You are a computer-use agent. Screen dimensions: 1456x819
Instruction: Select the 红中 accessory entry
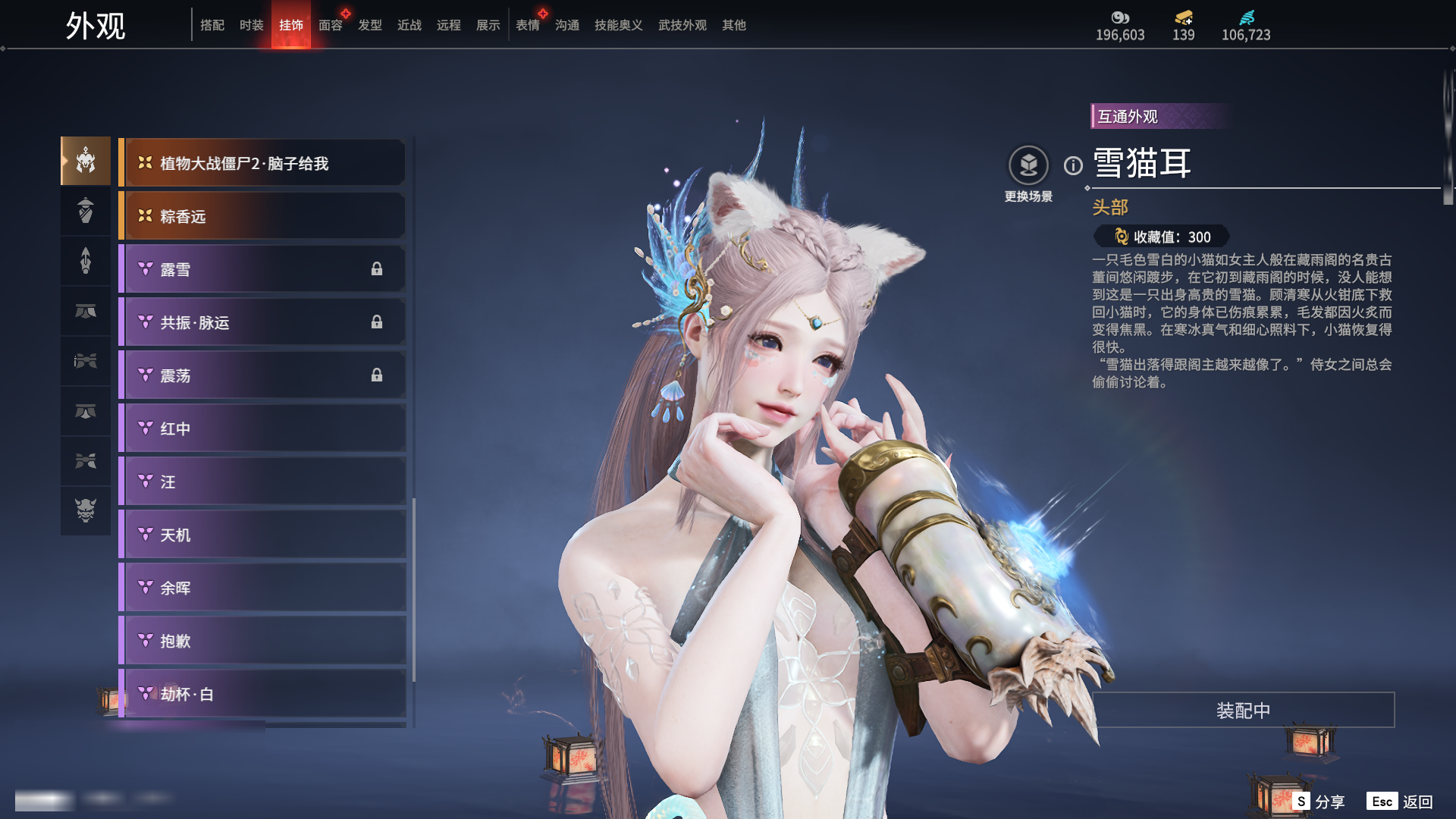pyautogui.click(x=262, y=428)
